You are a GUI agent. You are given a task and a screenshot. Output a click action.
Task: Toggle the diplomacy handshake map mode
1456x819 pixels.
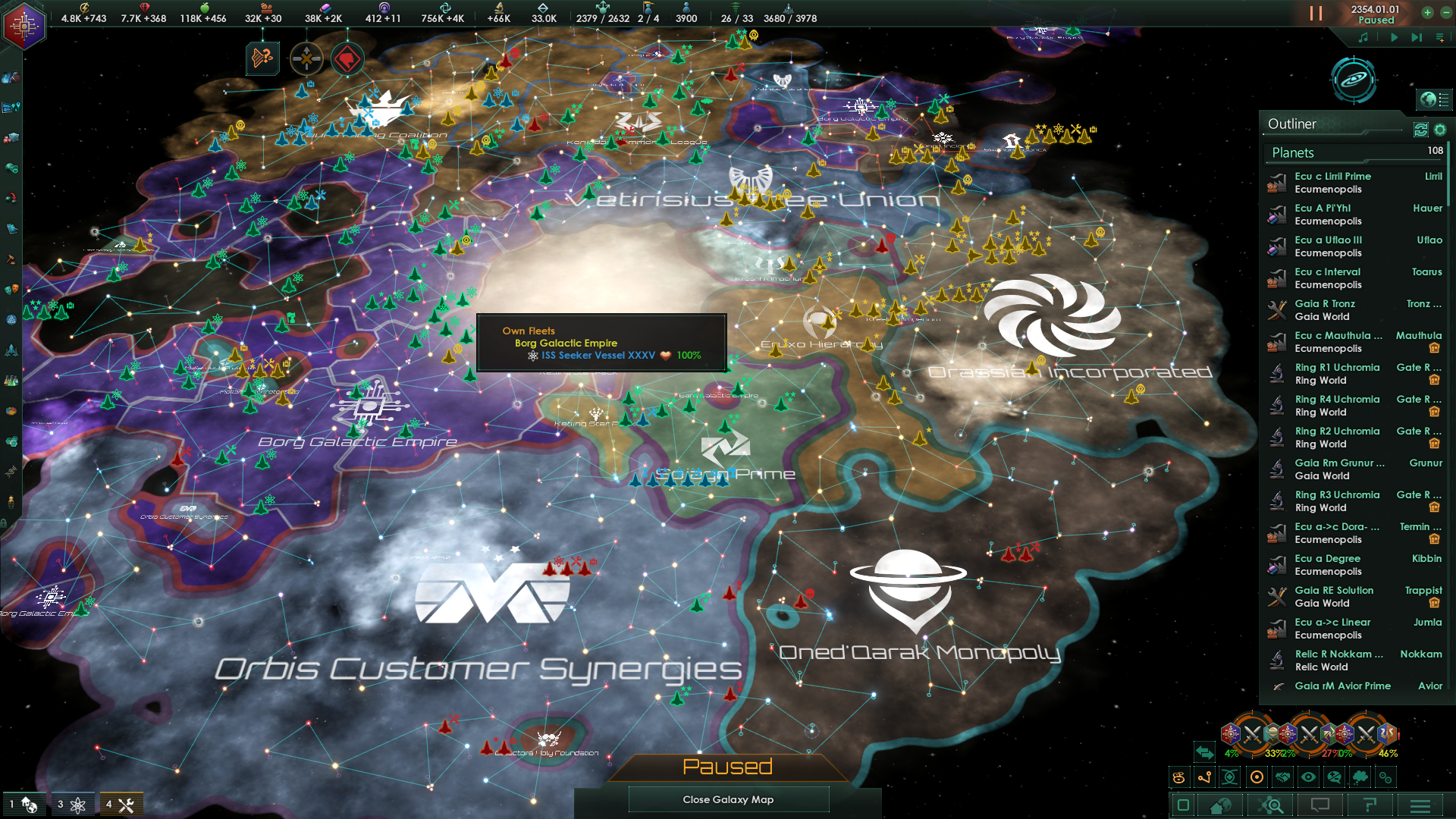tap(1282, 777)
